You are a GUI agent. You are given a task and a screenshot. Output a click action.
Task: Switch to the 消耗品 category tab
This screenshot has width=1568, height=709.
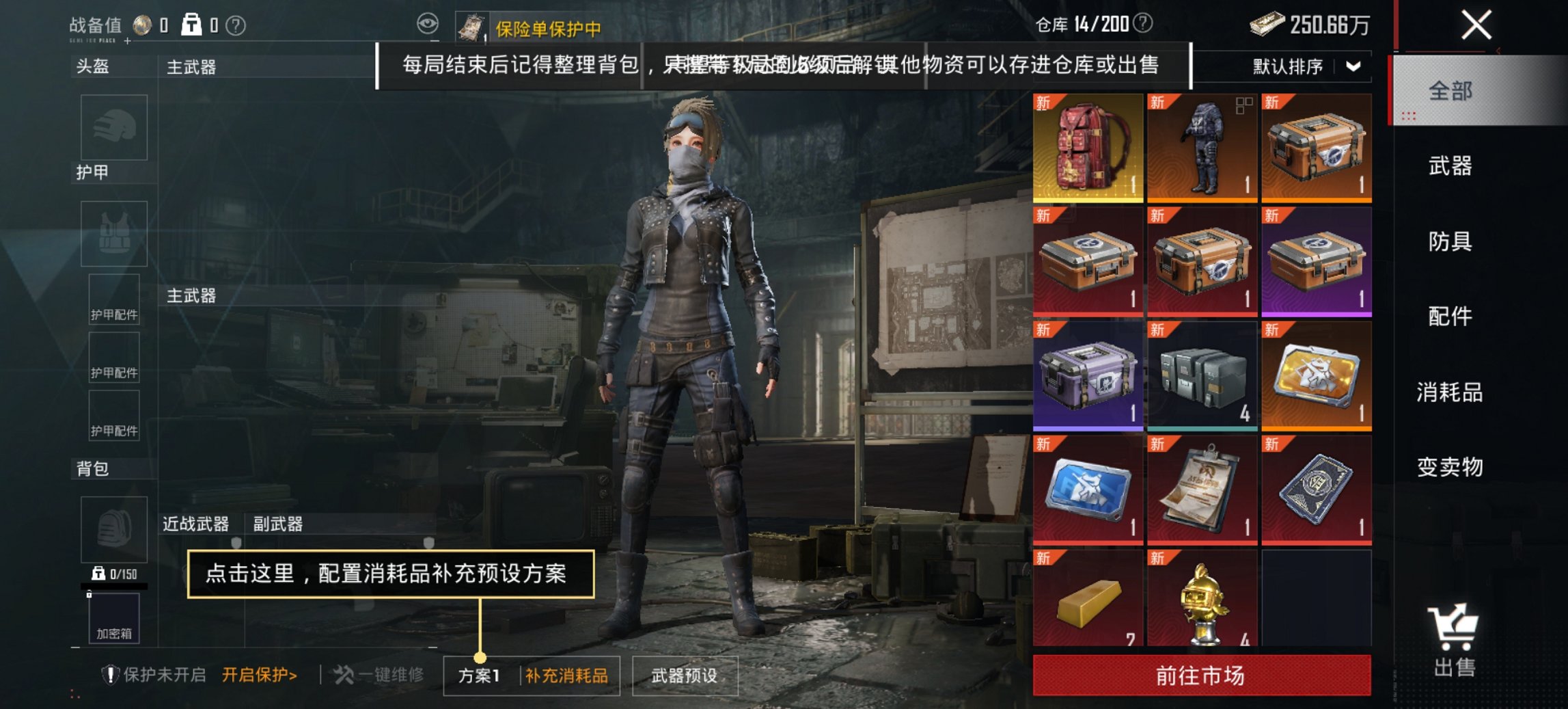point(1450,393)
